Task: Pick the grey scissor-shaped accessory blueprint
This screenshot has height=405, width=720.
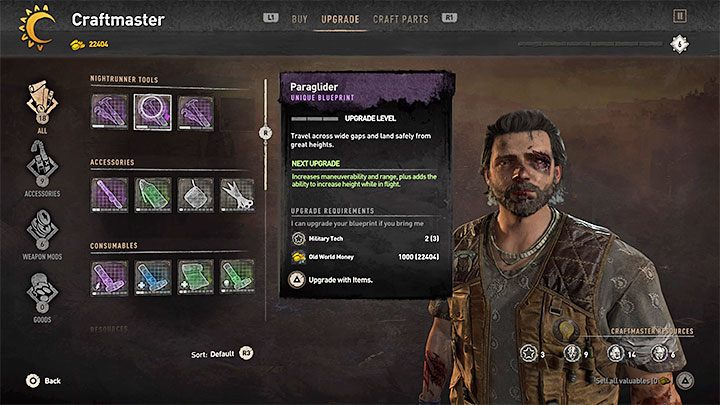Action: (238, 195)
